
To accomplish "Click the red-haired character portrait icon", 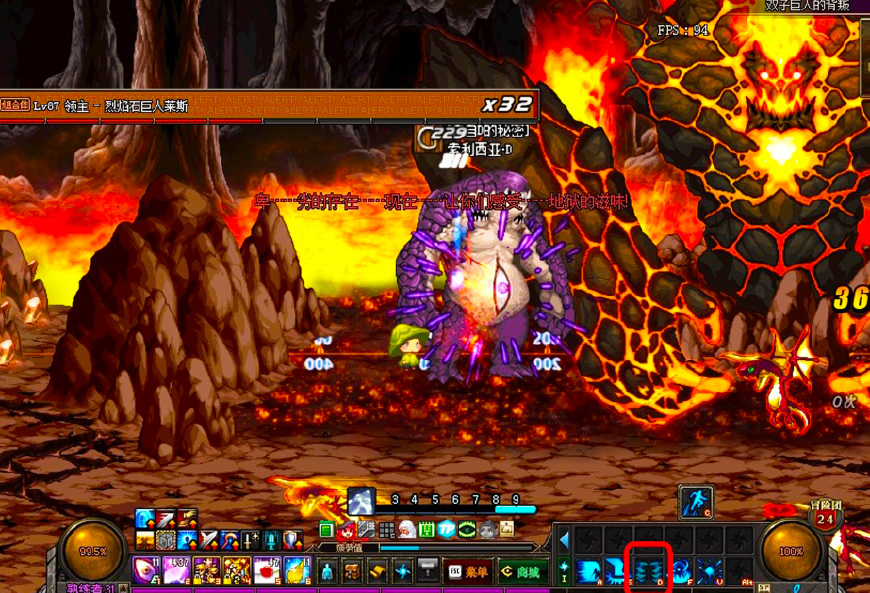I will [x=347, y=530].
